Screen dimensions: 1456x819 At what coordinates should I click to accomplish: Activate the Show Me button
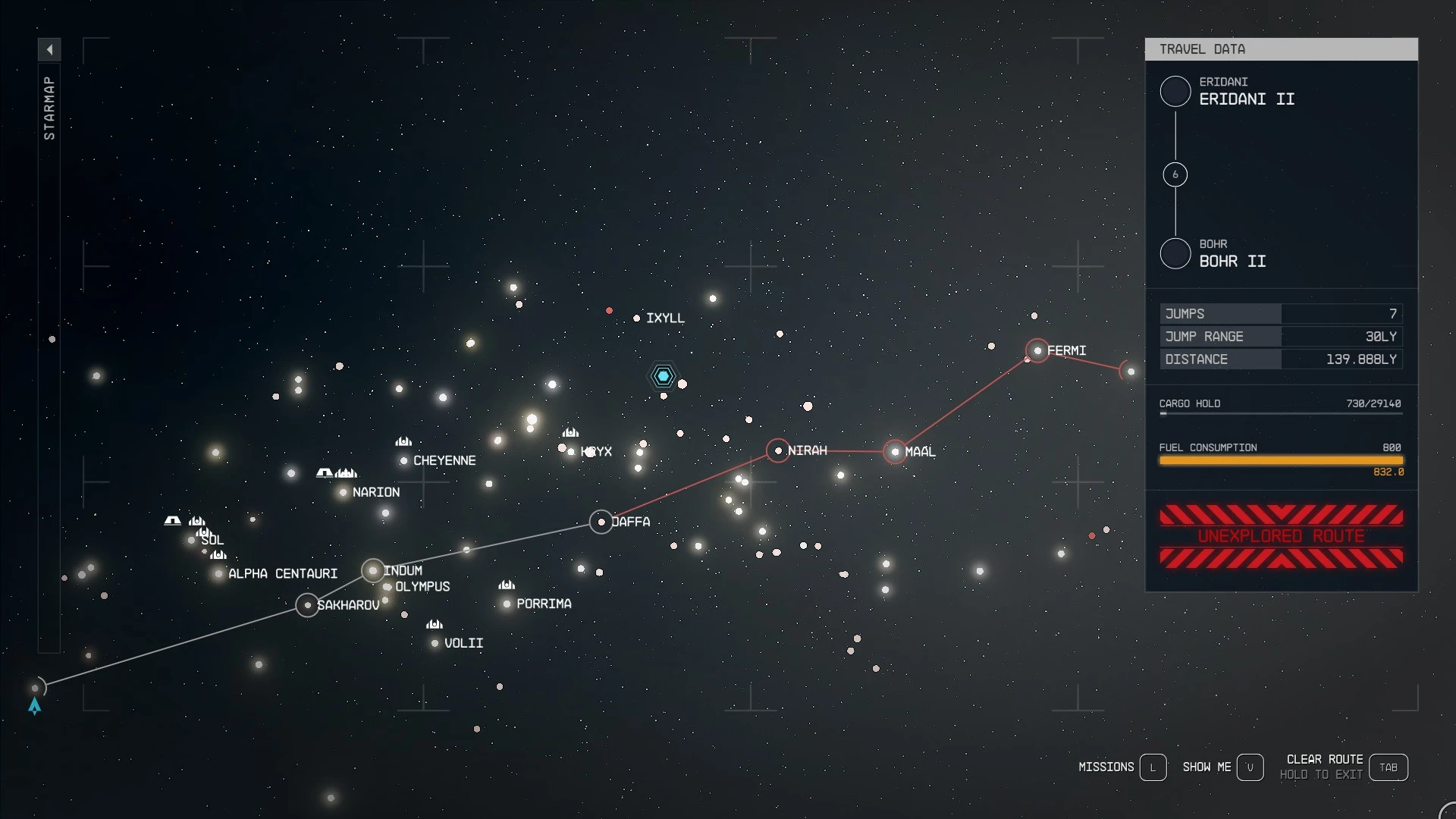click(x=1251, y=767)
